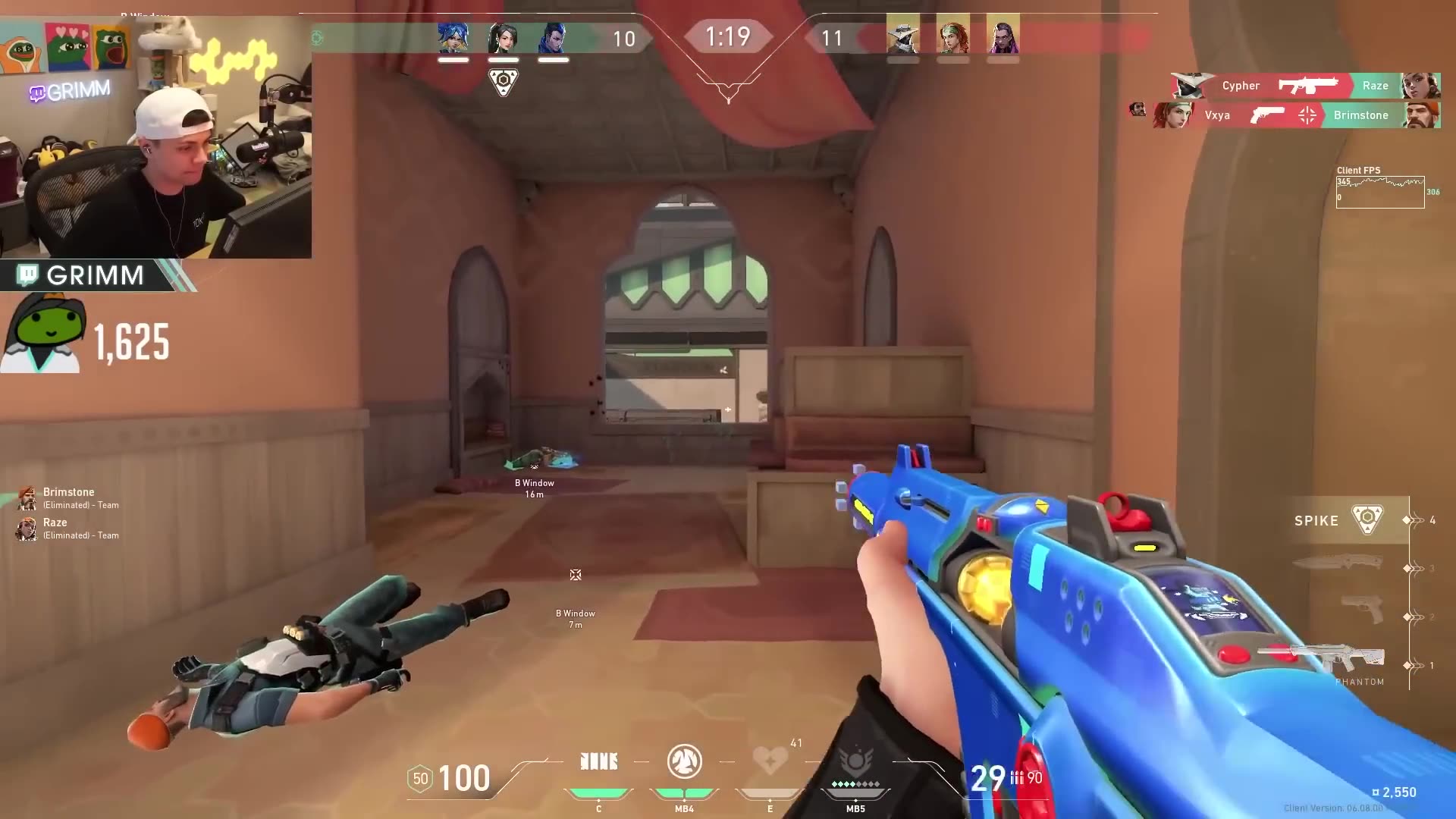Toggle the crosshair marker on B Window callout
Image resolution: width=1456 pixels, height=819 pixels.
(576, 575)
